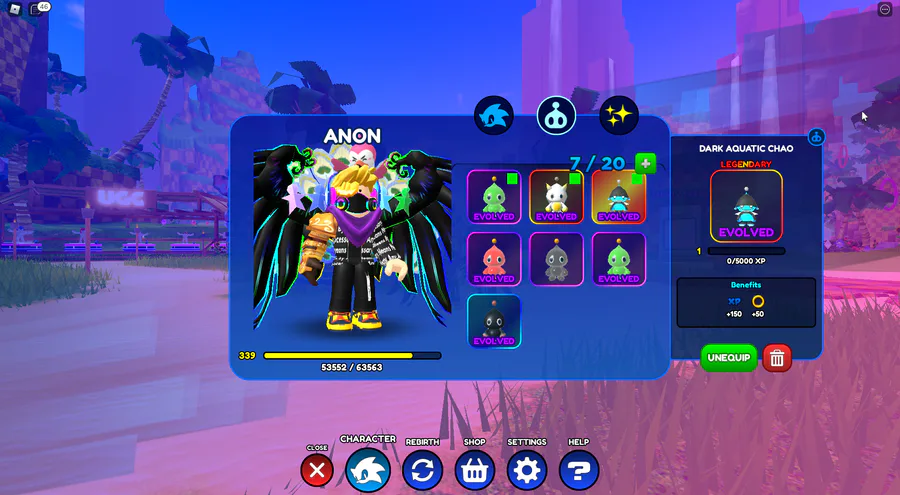Click the green UNEQUIP button
900x495 pixels.
tap(729, 358)
